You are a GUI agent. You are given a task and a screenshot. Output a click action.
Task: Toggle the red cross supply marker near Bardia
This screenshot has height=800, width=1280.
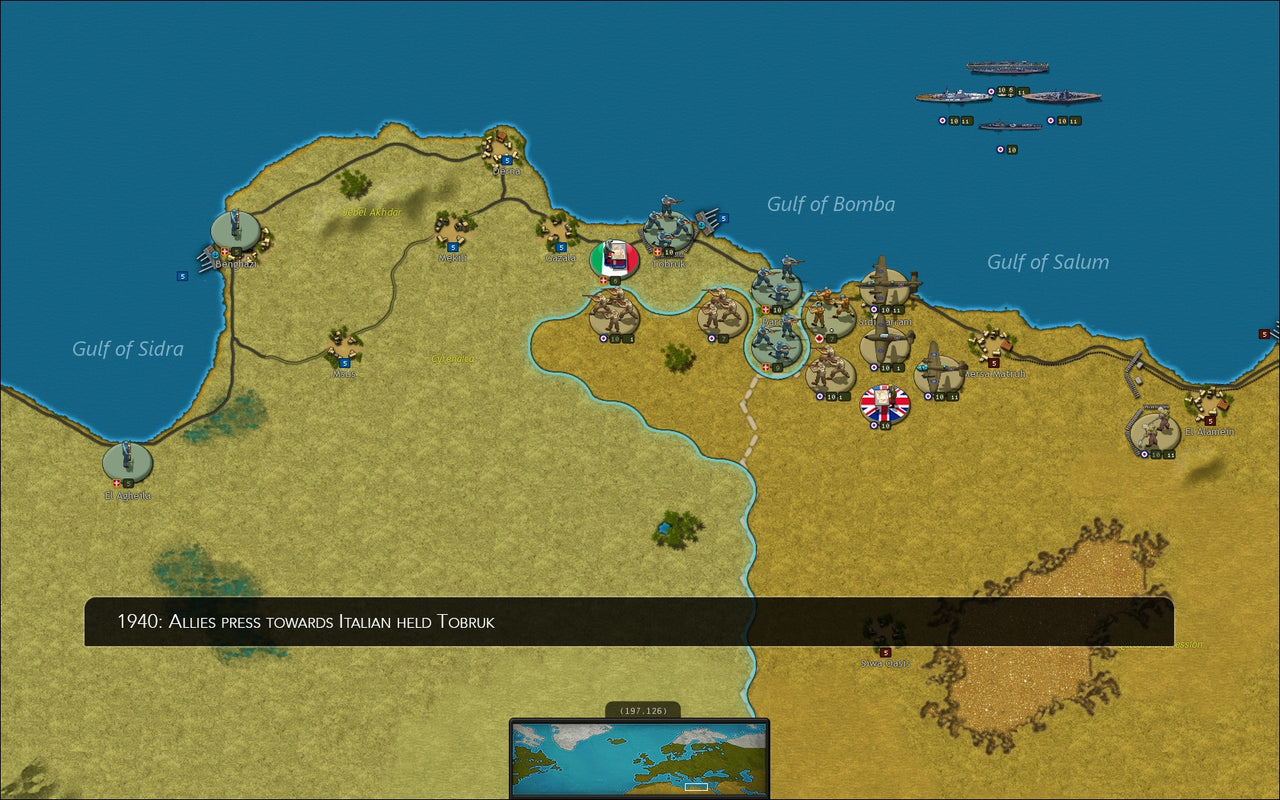[765, 308]
